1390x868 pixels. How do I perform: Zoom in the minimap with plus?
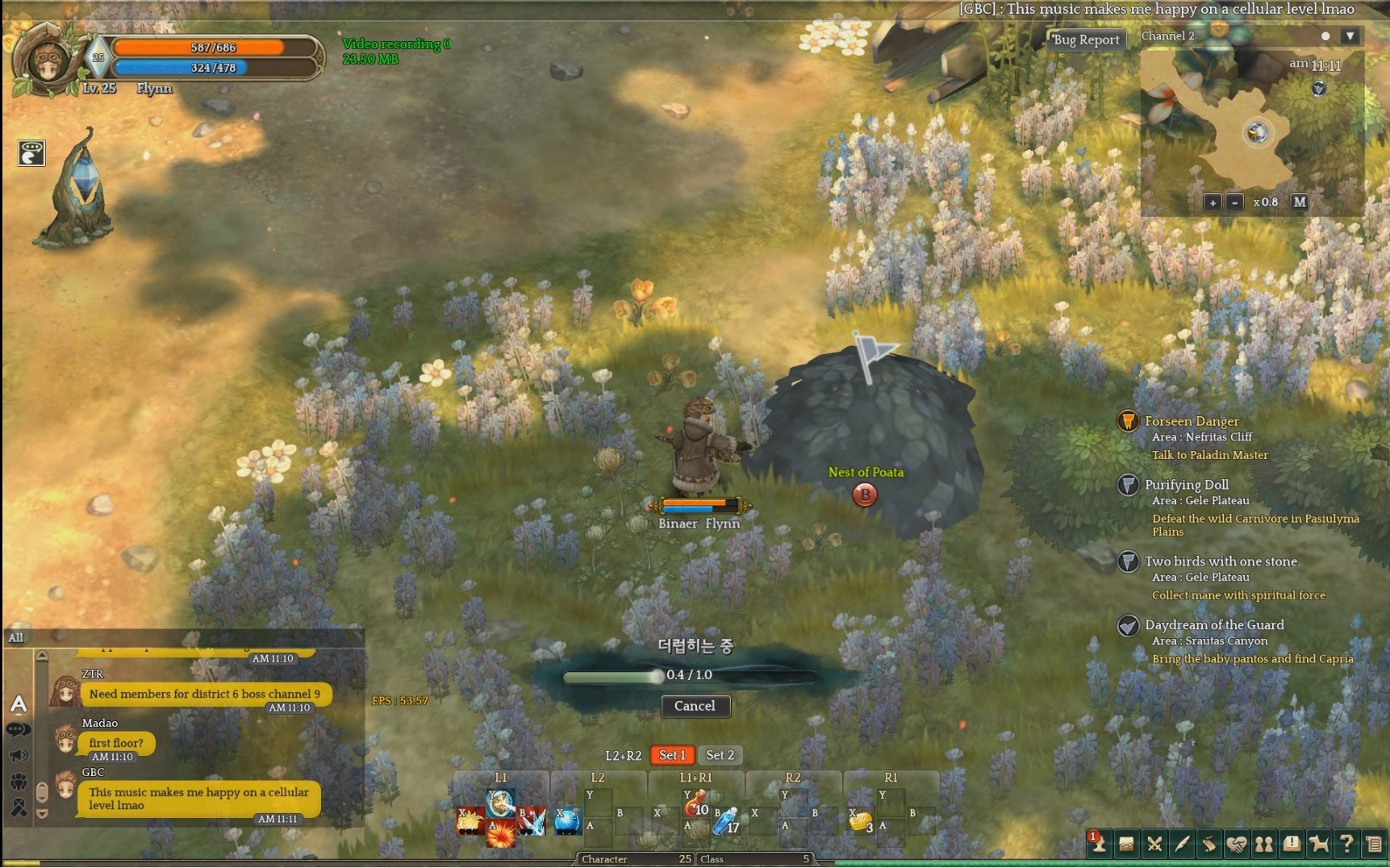tap(1212, 202)
